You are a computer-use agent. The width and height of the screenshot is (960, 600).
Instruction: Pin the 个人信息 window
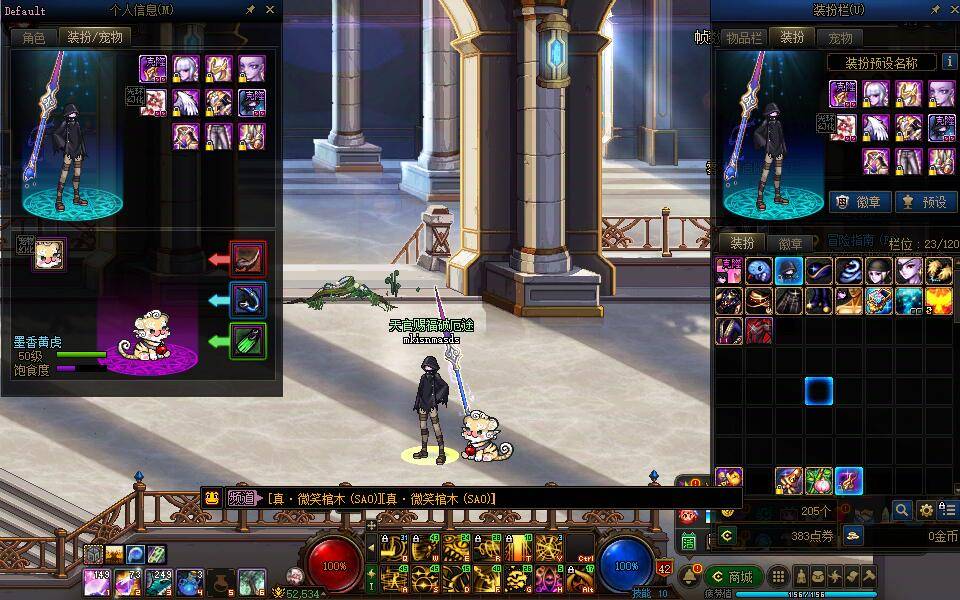point(251,10)
